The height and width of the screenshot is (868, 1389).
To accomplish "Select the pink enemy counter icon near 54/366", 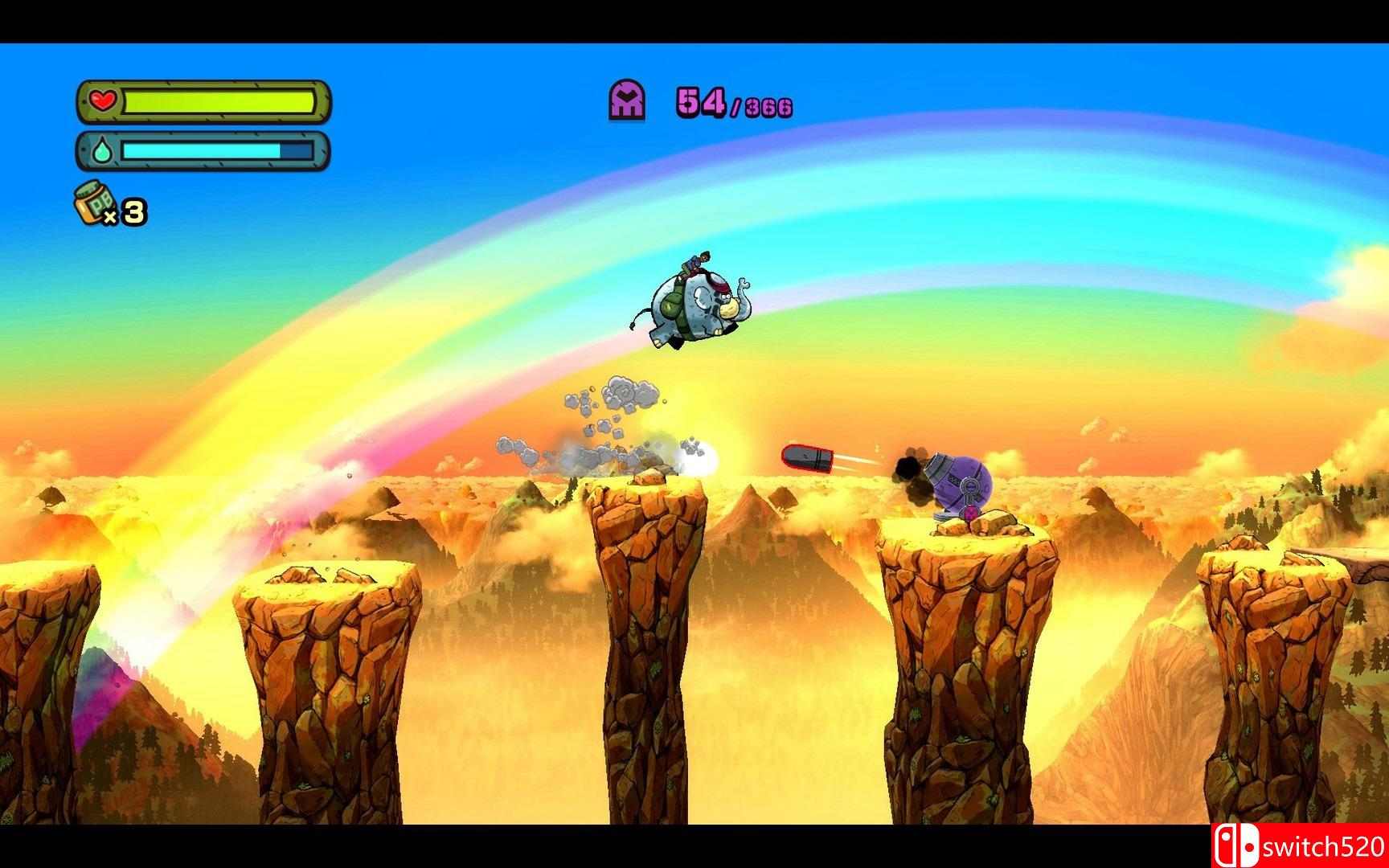I will pos(627,99).
